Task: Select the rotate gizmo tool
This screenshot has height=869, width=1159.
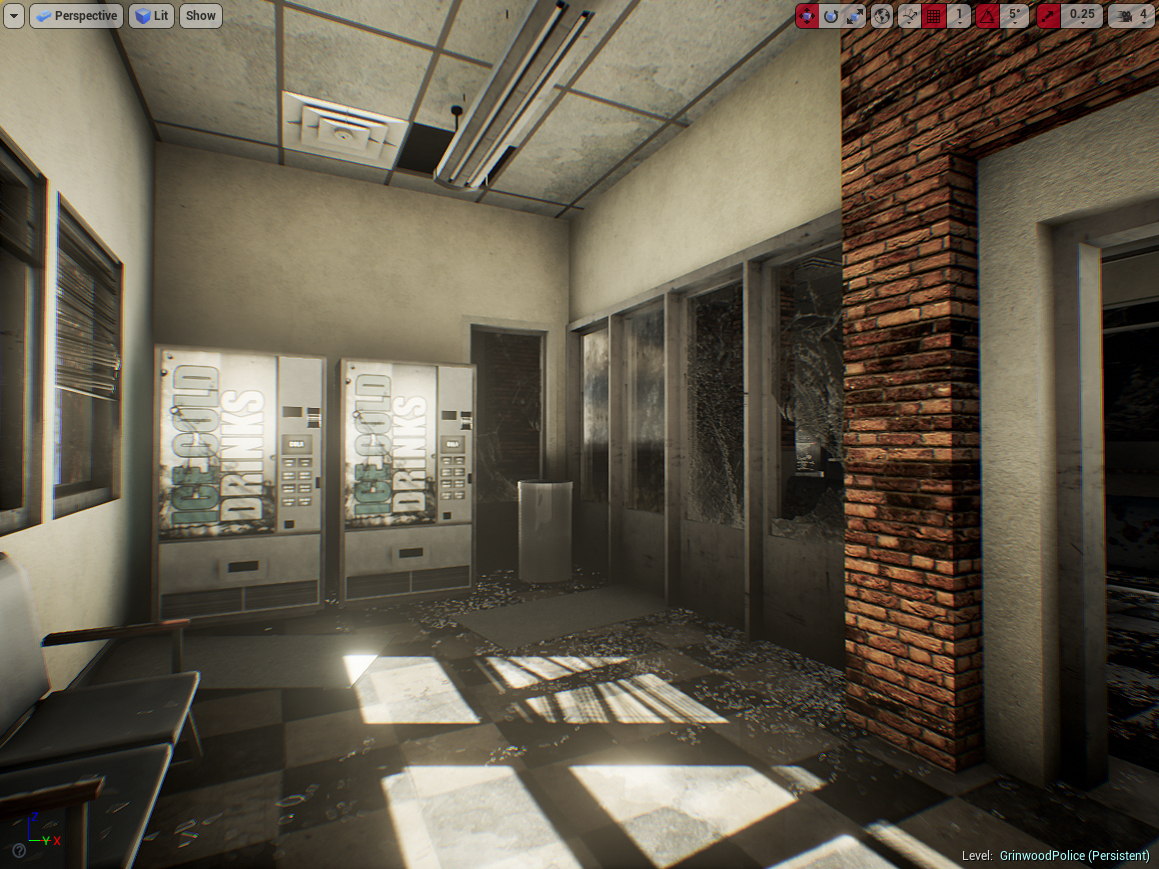Action: 831,16
